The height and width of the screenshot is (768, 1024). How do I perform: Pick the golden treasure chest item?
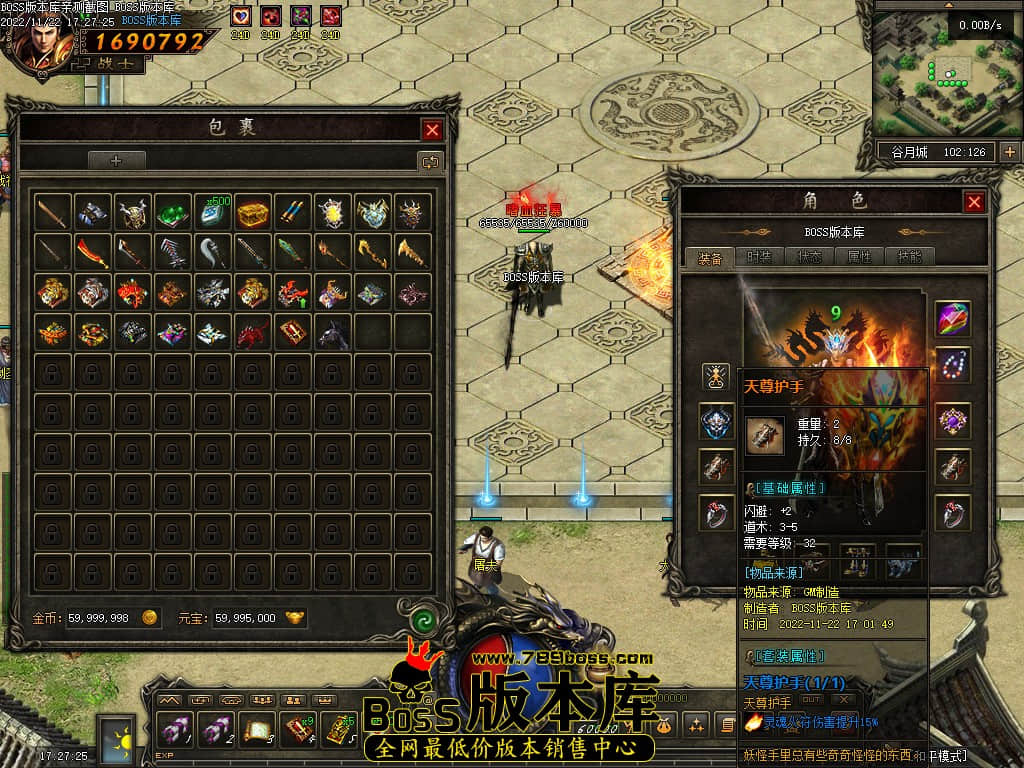click(x=253, y=213)
